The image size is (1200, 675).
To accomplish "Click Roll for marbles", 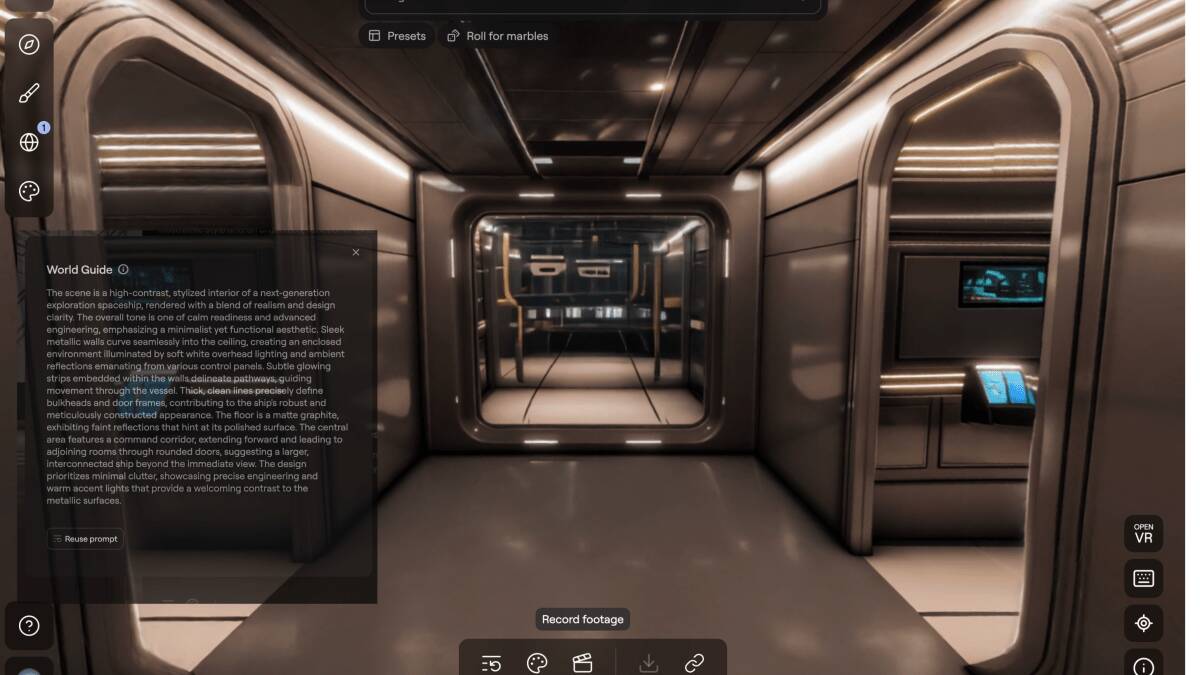I will point(497,36).
